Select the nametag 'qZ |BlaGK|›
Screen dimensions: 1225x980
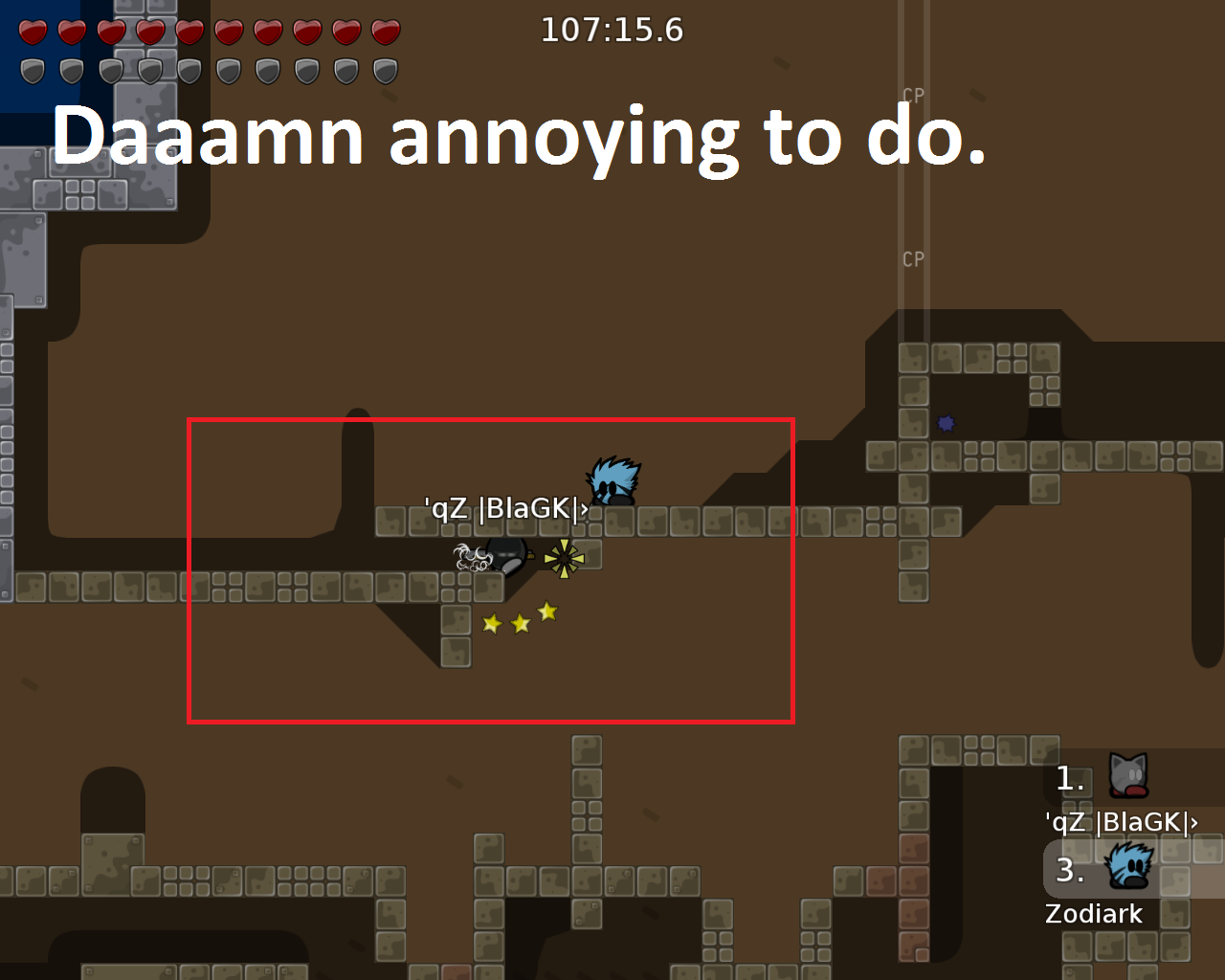click(505, 509)
